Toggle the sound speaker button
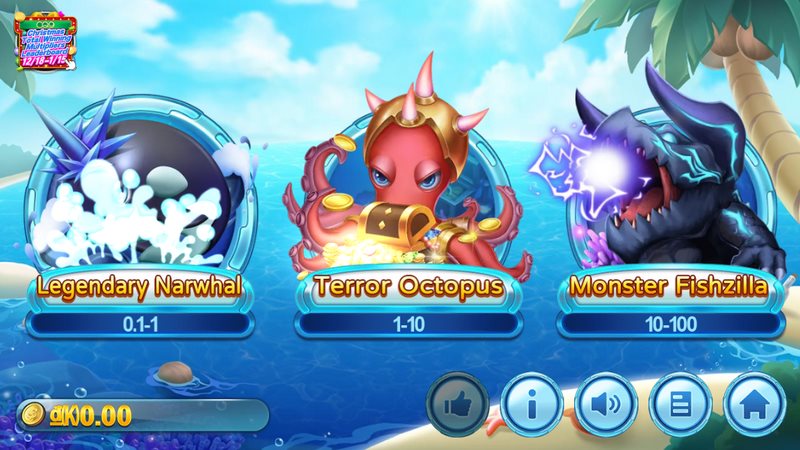This screenshot has height=450, width=800. [x=605, y=406]
